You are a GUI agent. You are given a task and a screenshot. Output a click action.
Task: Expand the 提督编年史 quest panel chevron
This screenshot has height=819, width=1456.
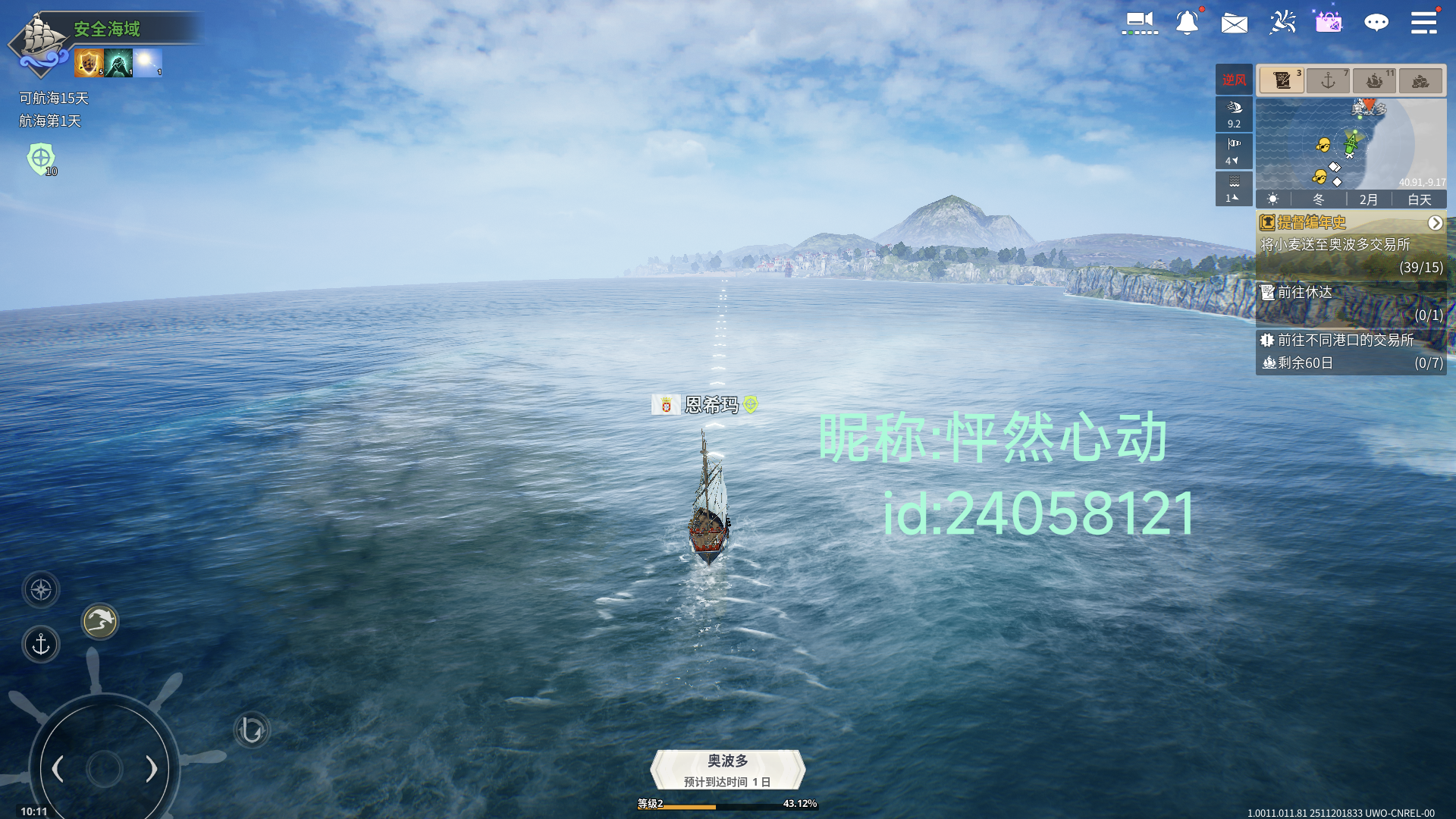coord(1436,223)
